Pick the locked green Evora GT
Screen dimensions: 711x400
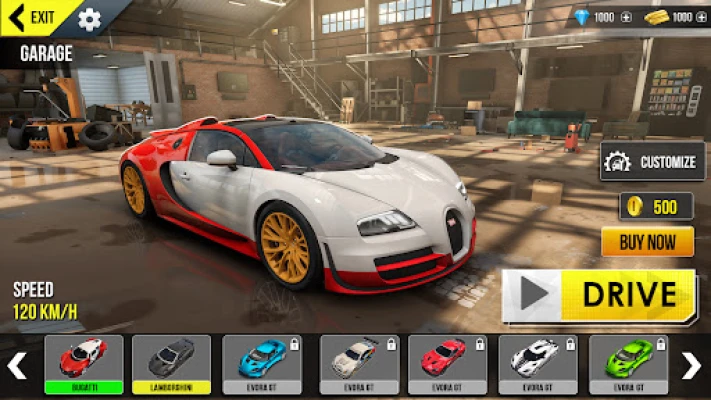[x=628, y=364]
